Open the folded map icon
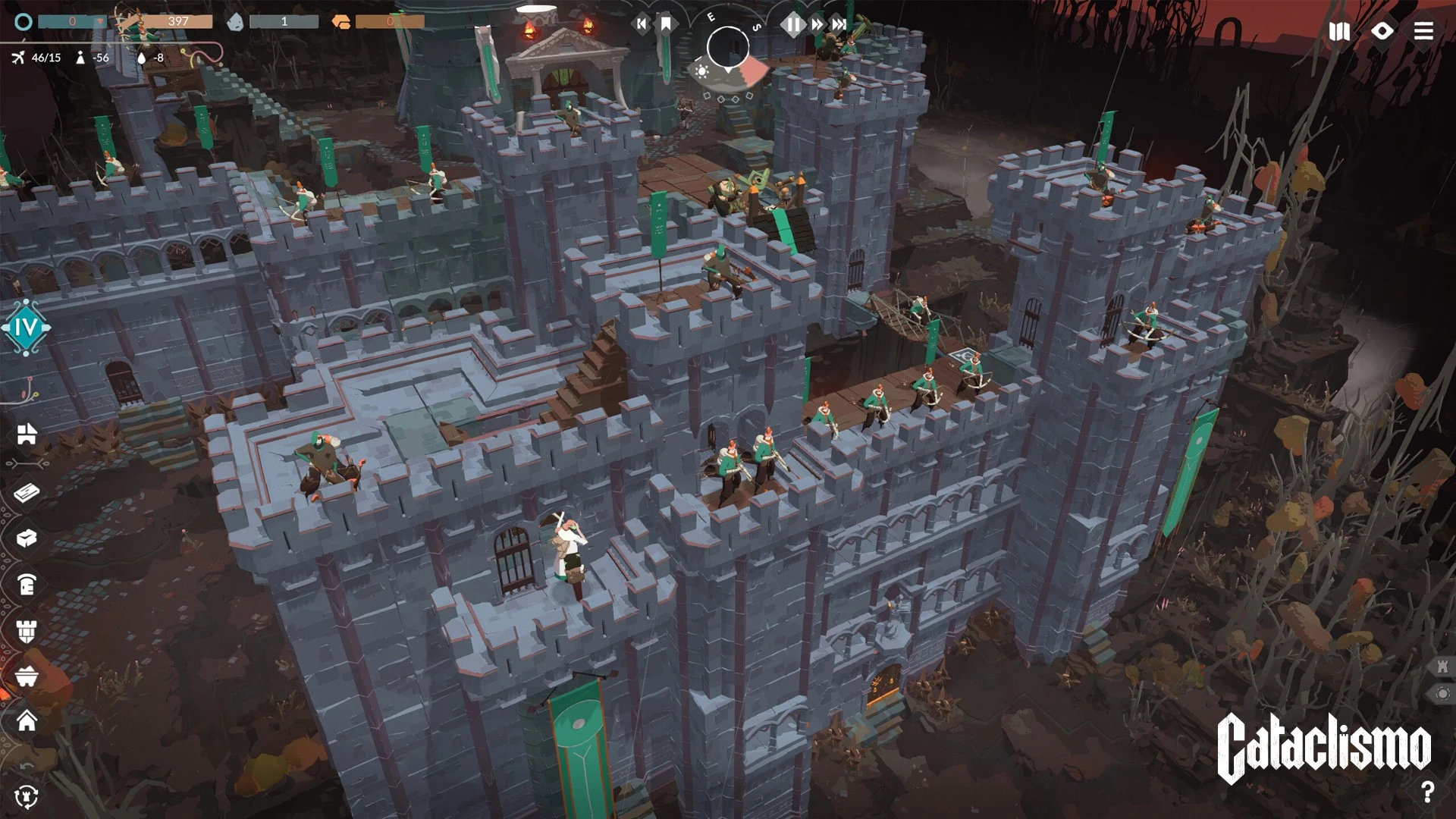Viewport: 1456px width, 819px height. click(x=1339, y=31)
